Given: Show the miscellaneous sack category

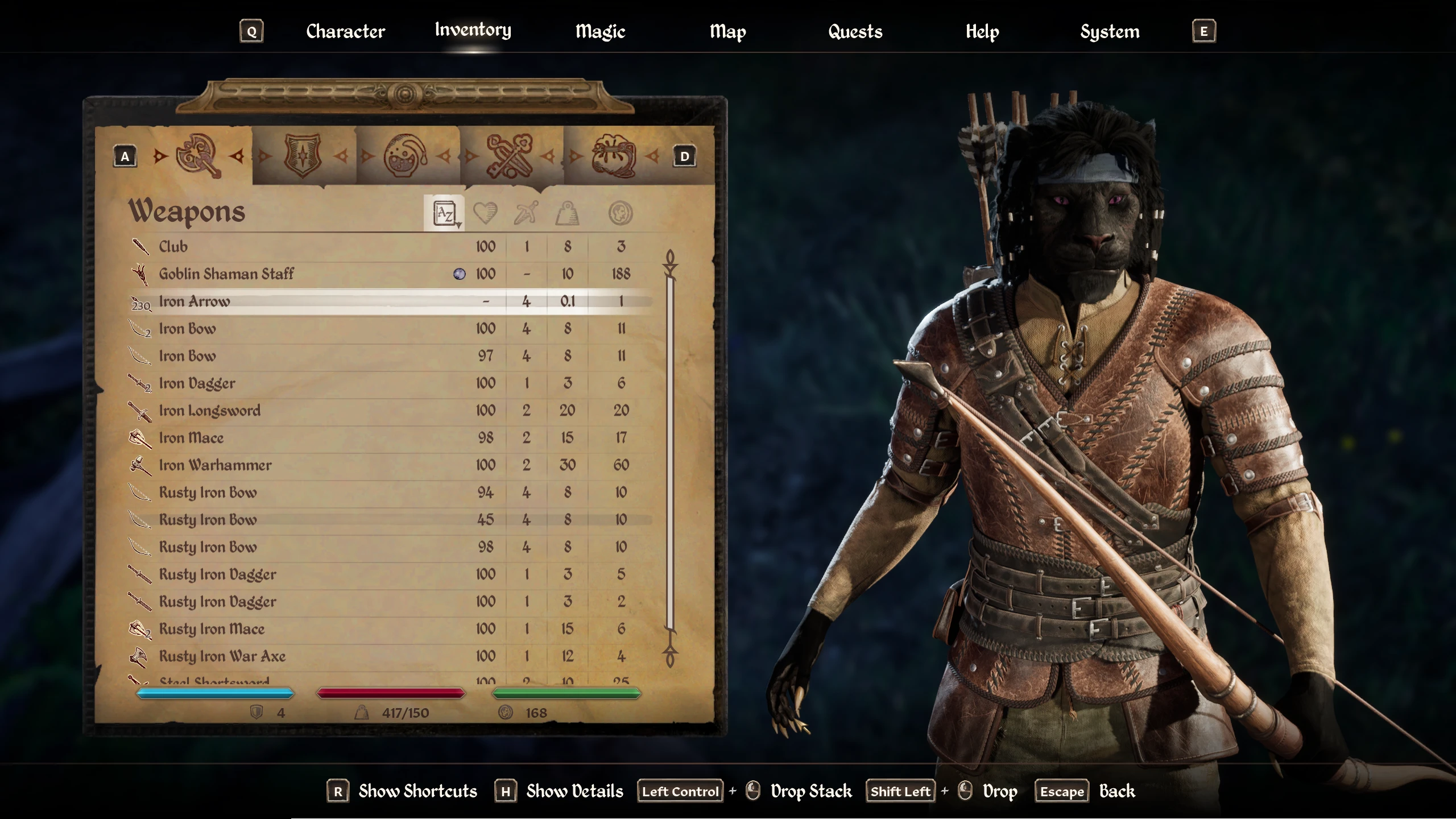Looking at the screenshot, I should pyautogui.click(x=614, y=156).
